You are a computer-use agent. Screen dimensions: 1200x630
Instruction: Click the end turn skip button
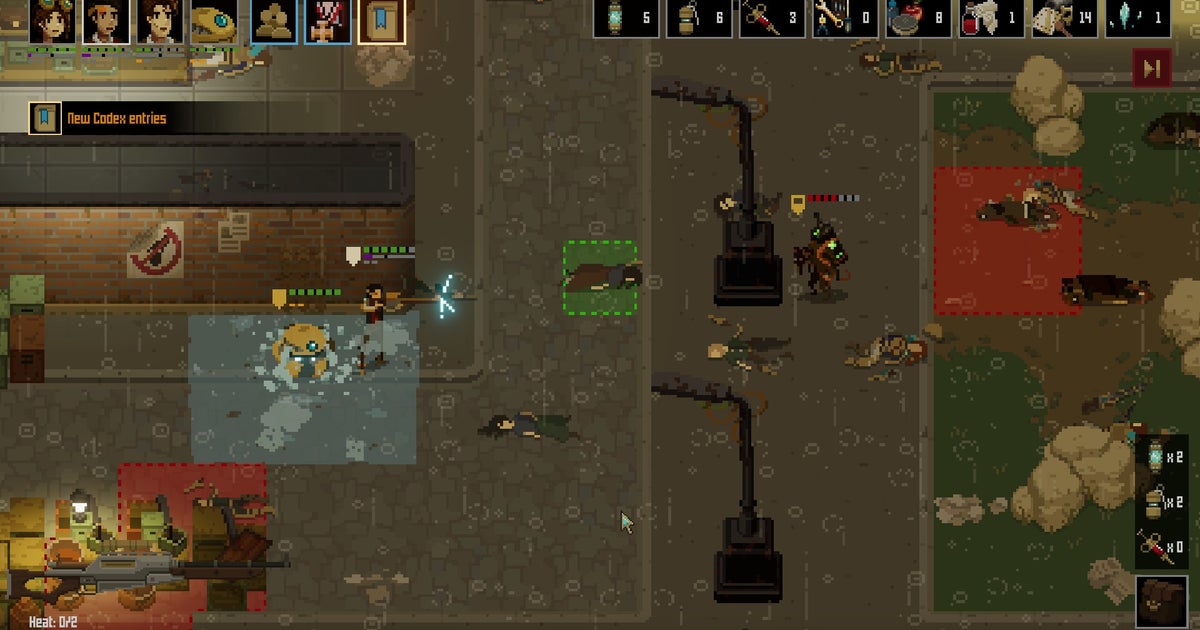pyautogui.click(x=1151, y=68)
